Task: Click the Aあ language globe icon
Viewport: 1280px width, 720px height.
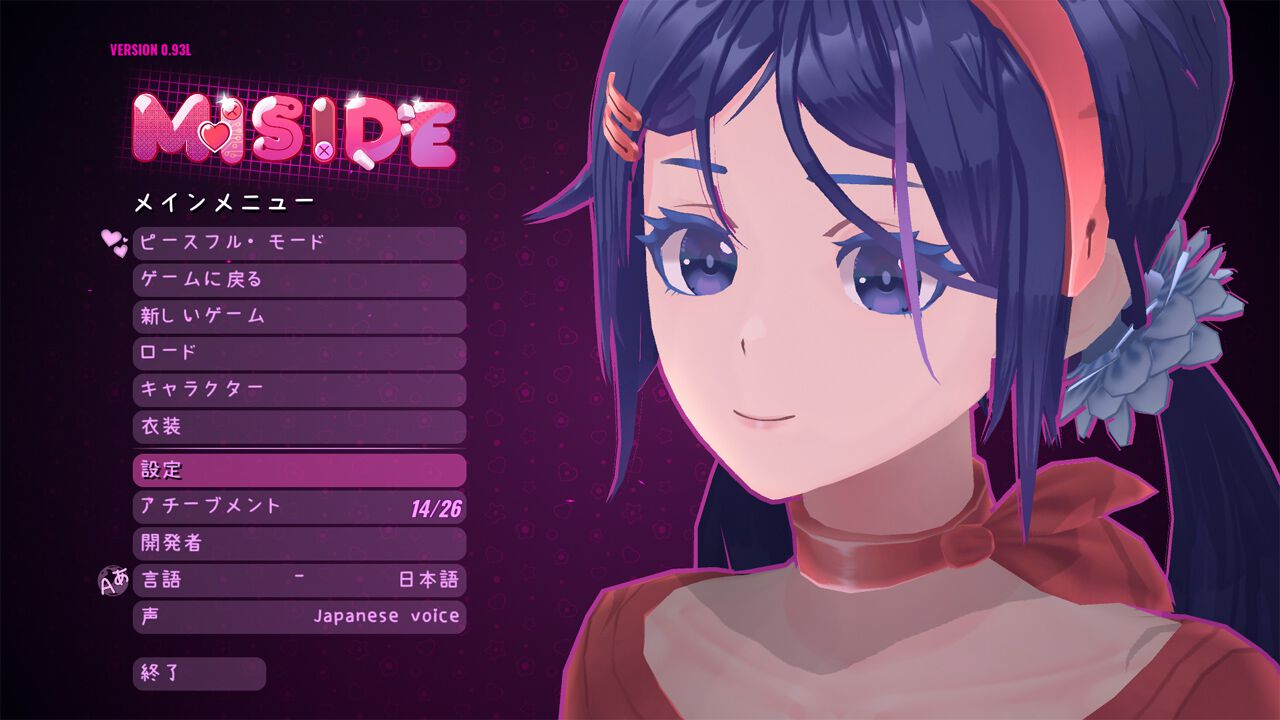Action: [x=113, y=580]
